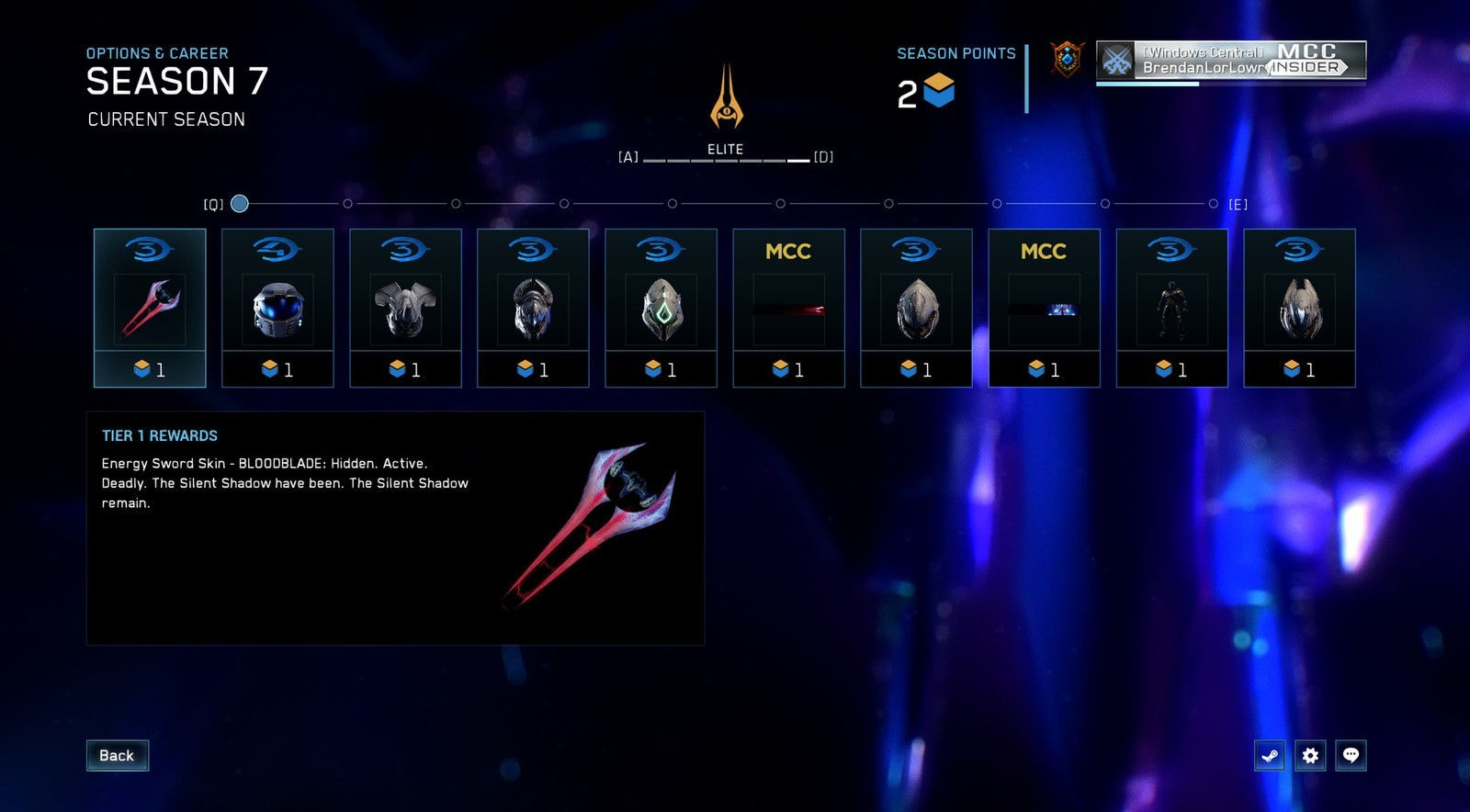Open settings with the gear icon

[x=1310, y=755]
